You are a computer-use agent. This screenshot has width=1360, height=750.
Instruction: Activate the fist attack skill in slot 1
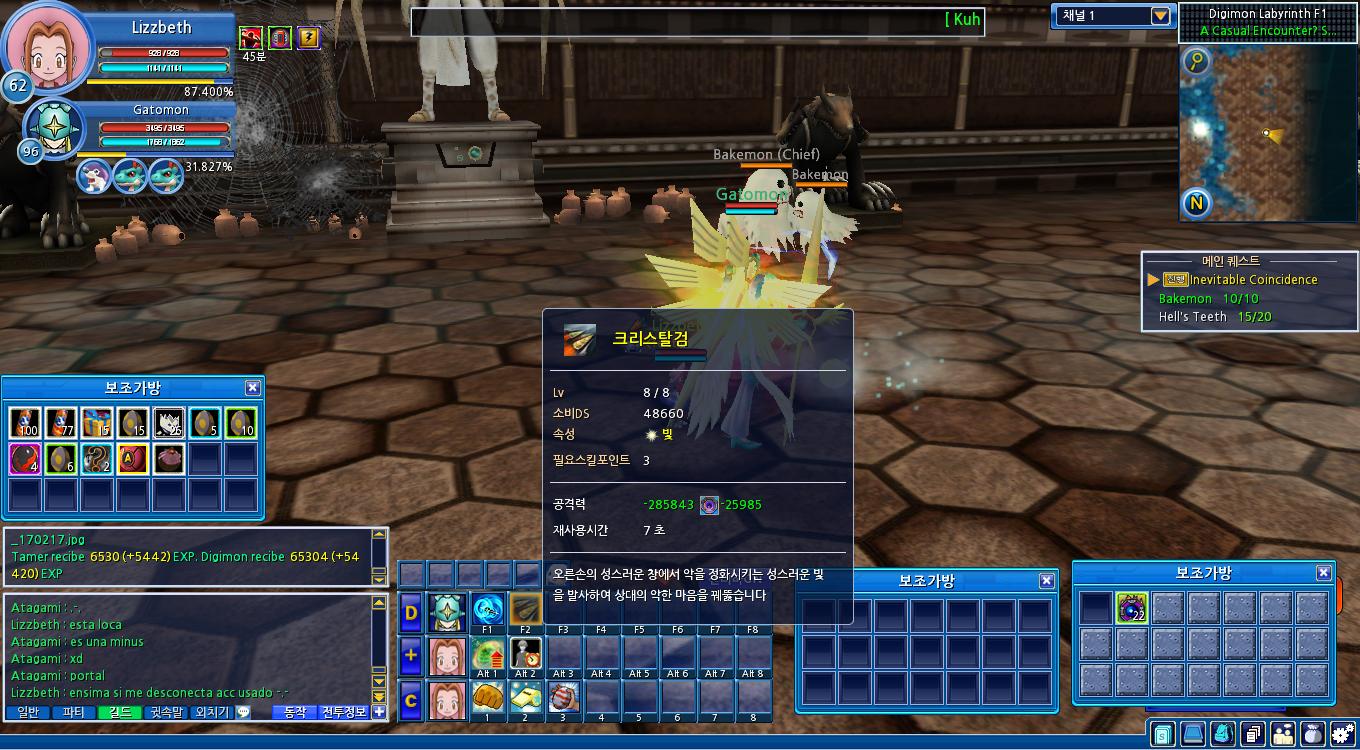click(x=488, y=696)
